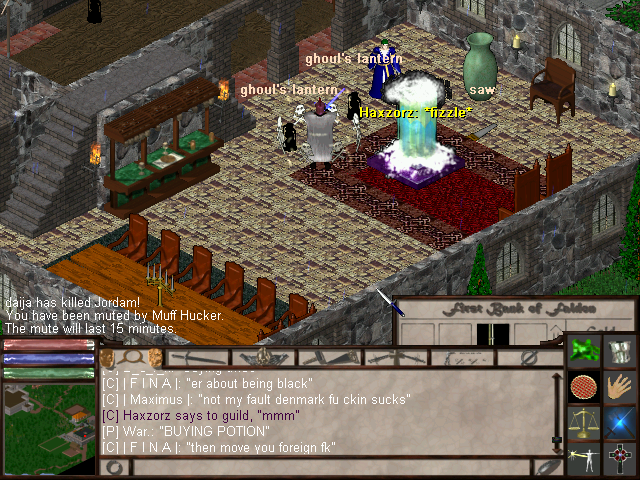Click the black bank slot with gold bar
This screenshot has height=480, width=640.
[x=492, y=334]
